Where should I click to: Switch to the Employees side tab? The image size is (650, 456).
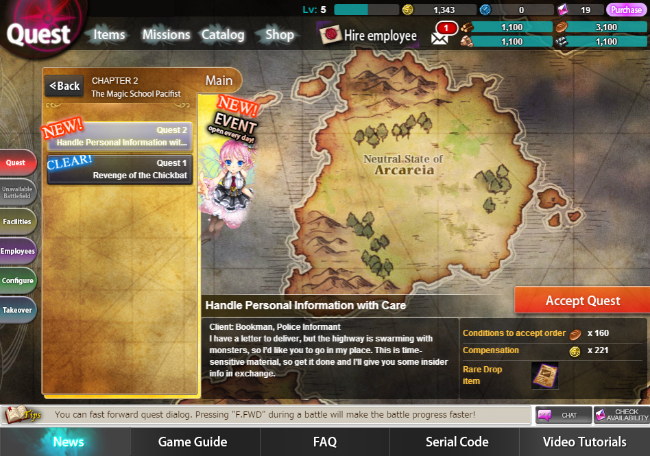coord(17,251)
